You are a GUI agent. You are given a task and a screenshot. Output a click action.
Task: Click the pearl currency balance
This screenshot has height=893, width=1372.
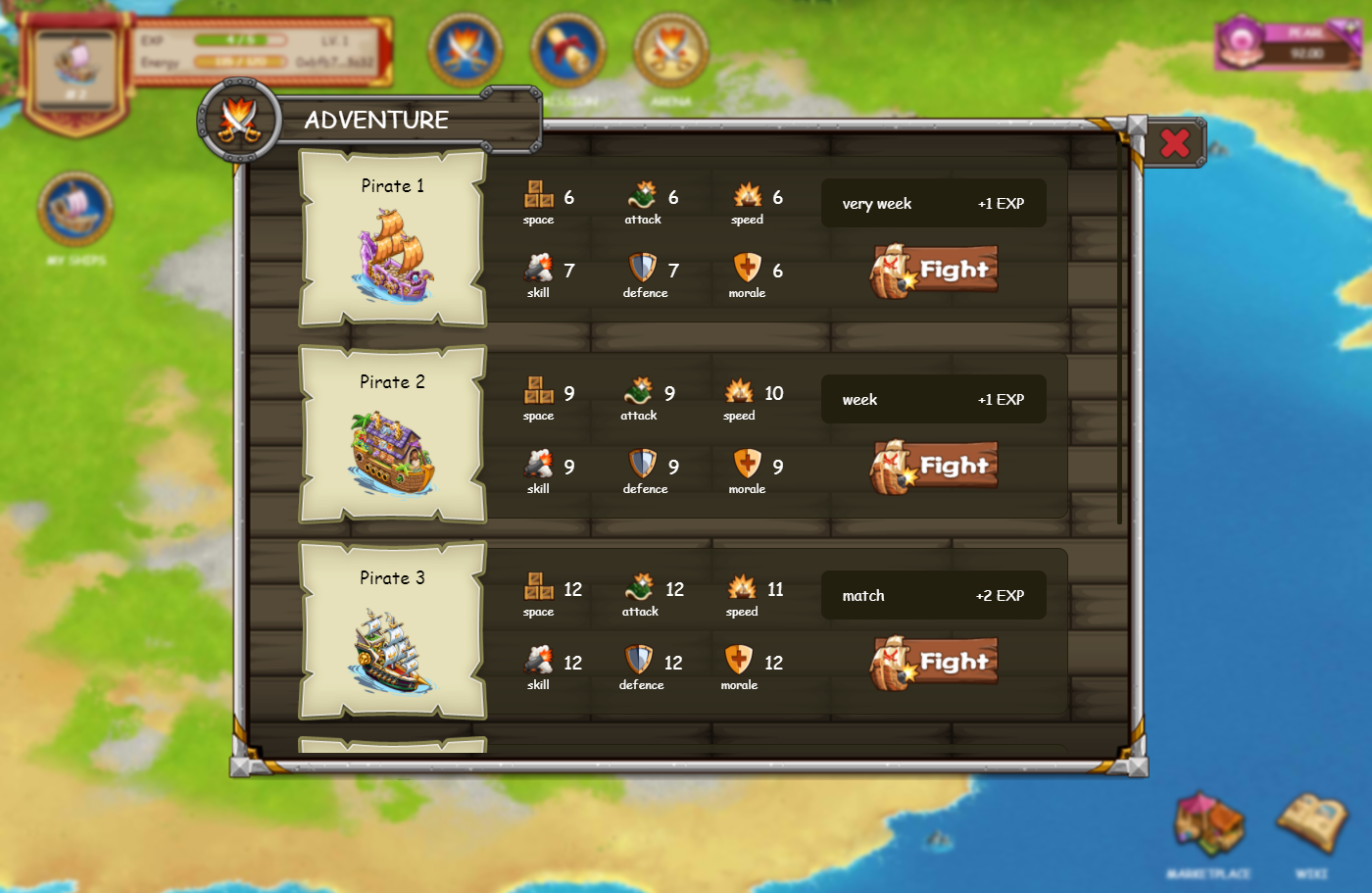click(x=1288, y=44)
